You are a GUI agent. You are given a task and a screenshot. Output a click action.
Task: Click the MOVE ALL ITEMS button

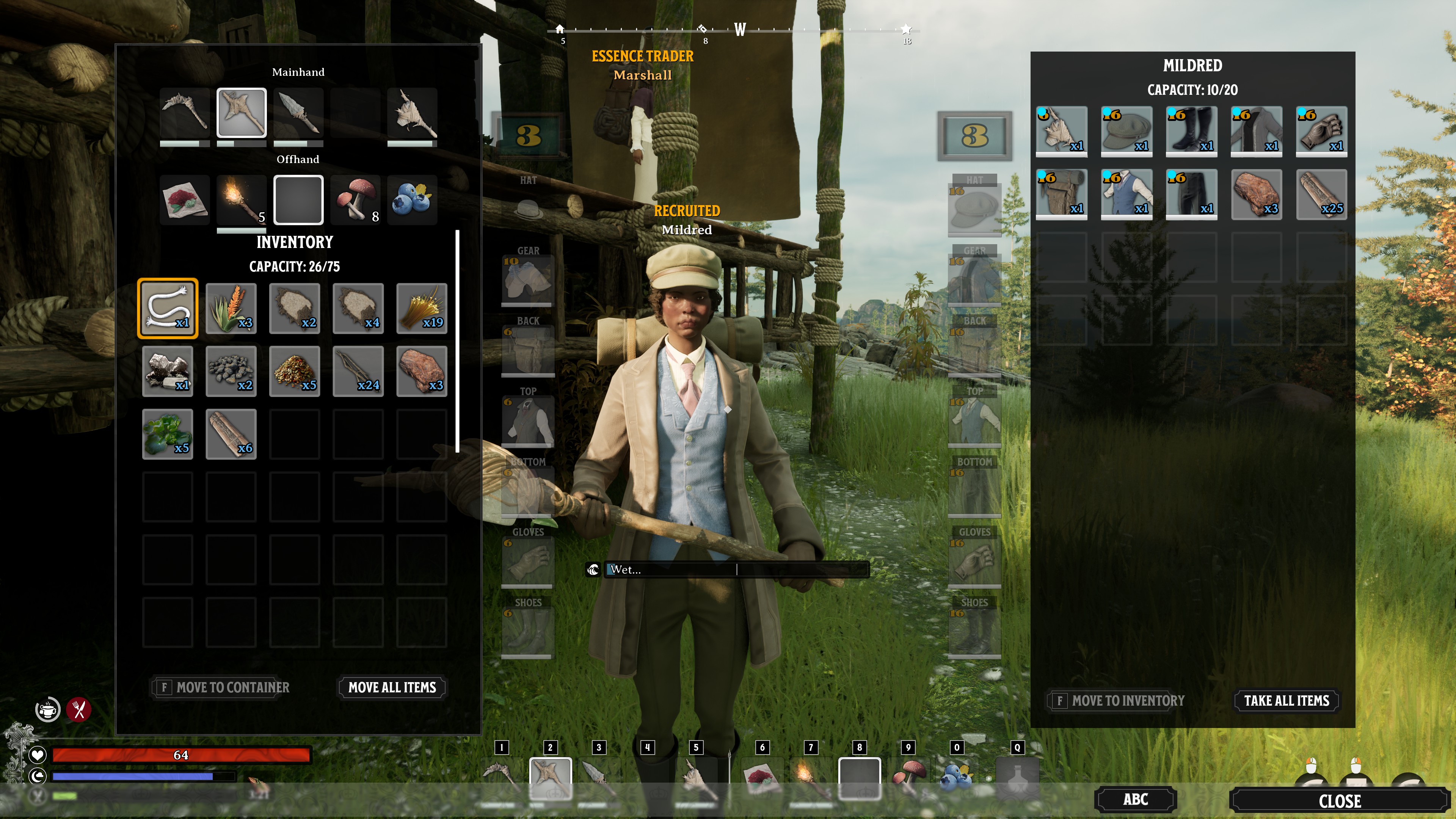click(392, 687)
